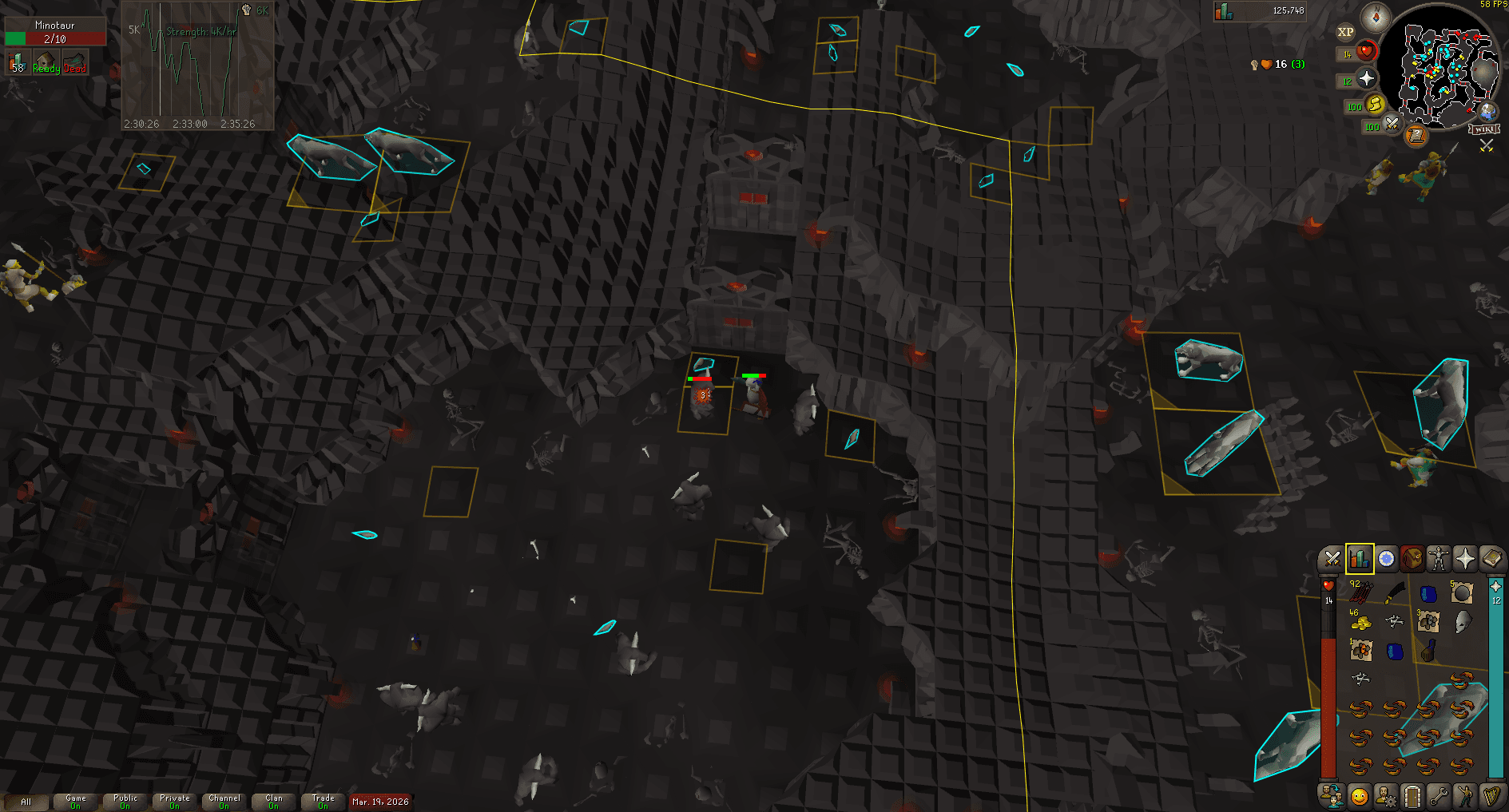Open the world map from the minimap

point(1487,113)
